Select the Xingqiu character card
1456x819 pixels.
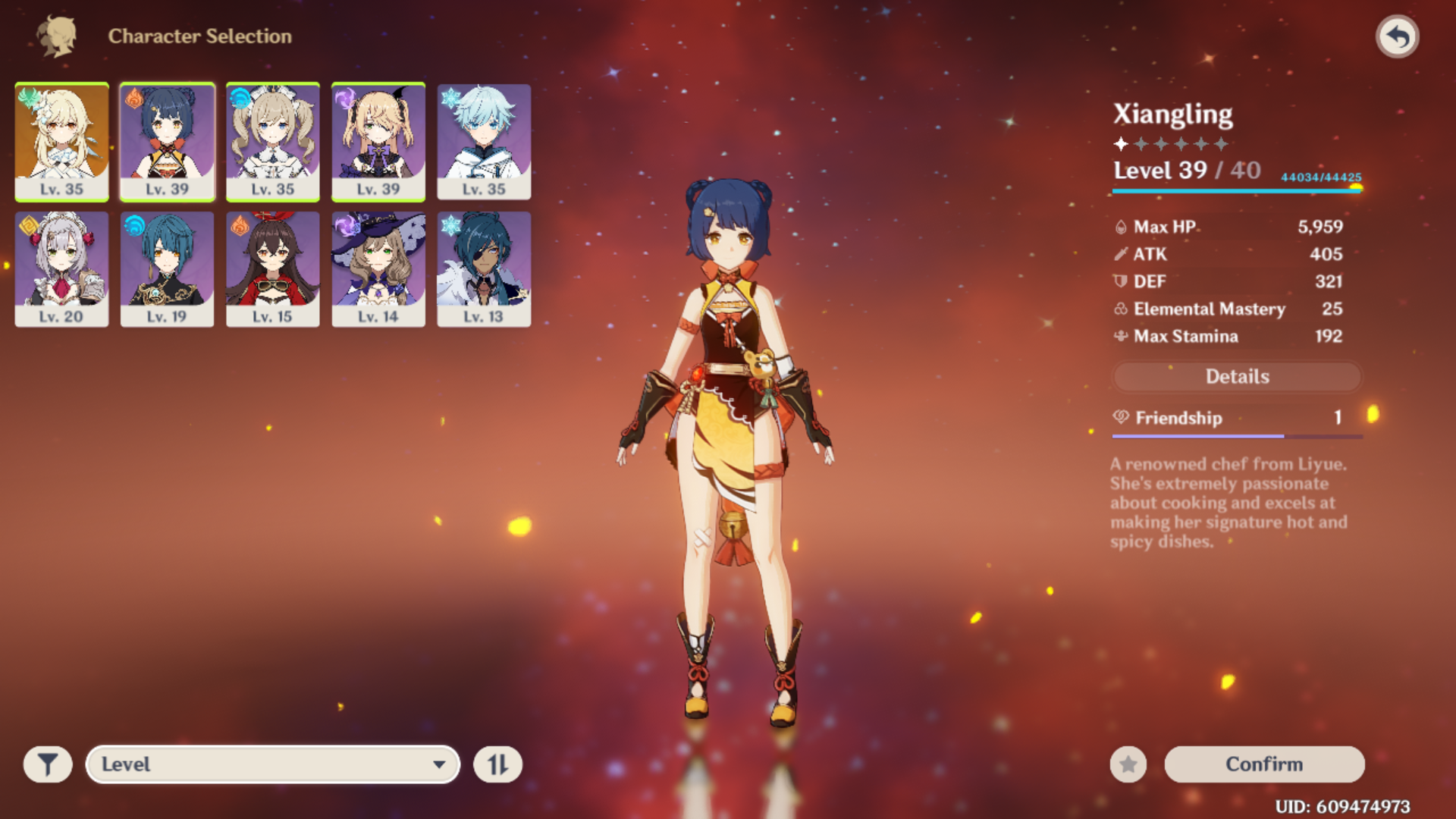coord(167,269)
